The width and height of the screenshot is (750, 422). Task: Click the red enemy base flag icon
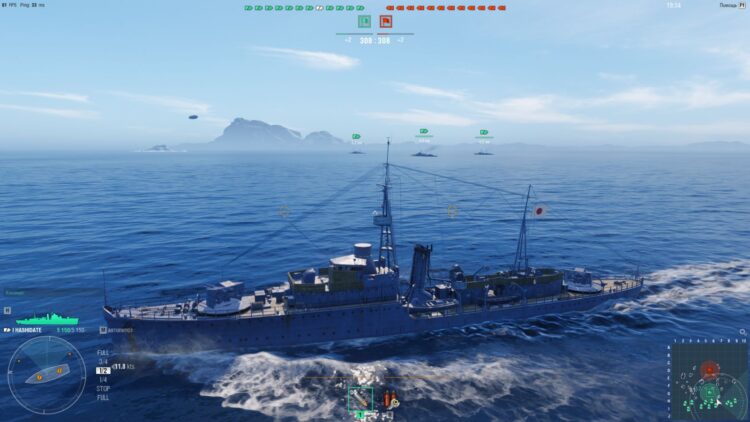tap(385, 21)
